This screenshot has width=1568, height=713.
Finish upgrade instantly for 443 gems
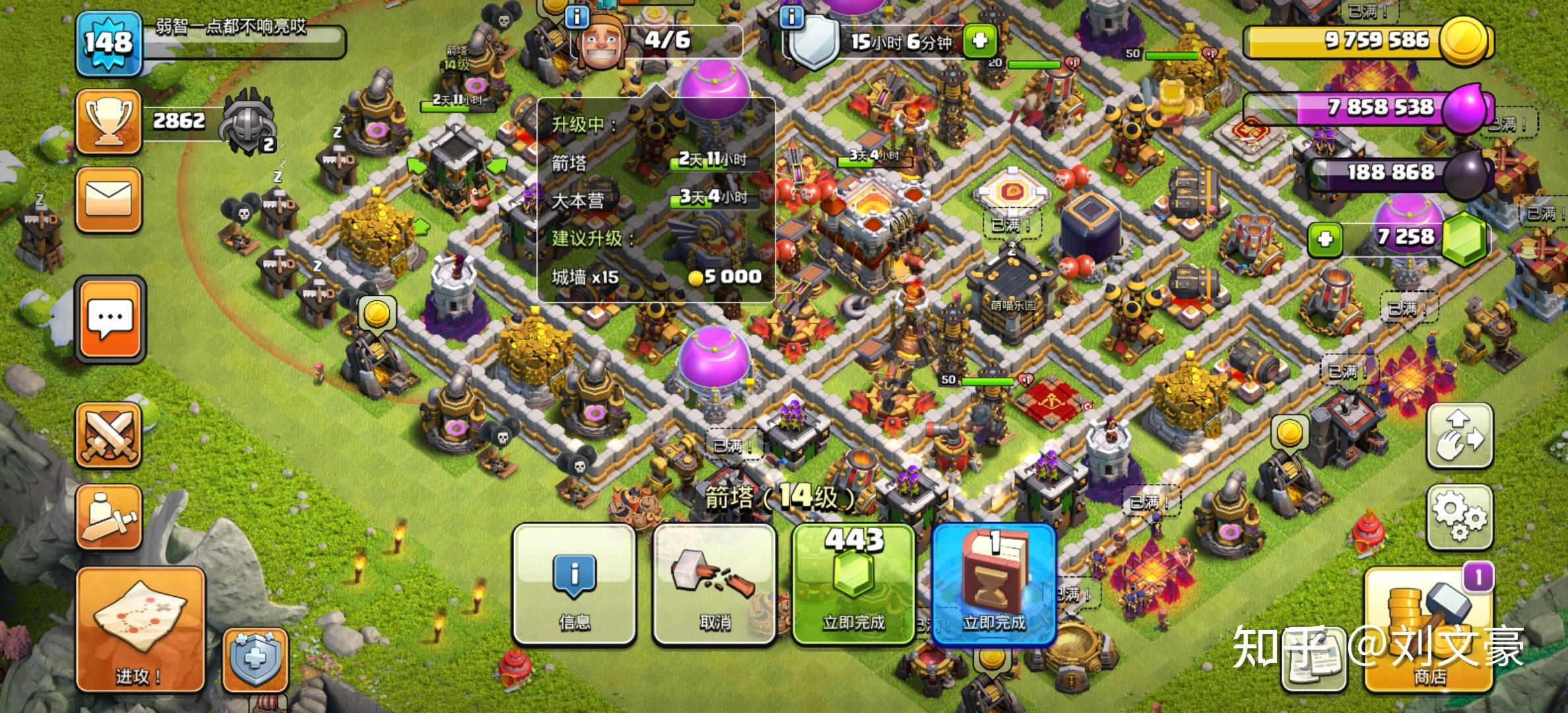click(x=853, y=584)
